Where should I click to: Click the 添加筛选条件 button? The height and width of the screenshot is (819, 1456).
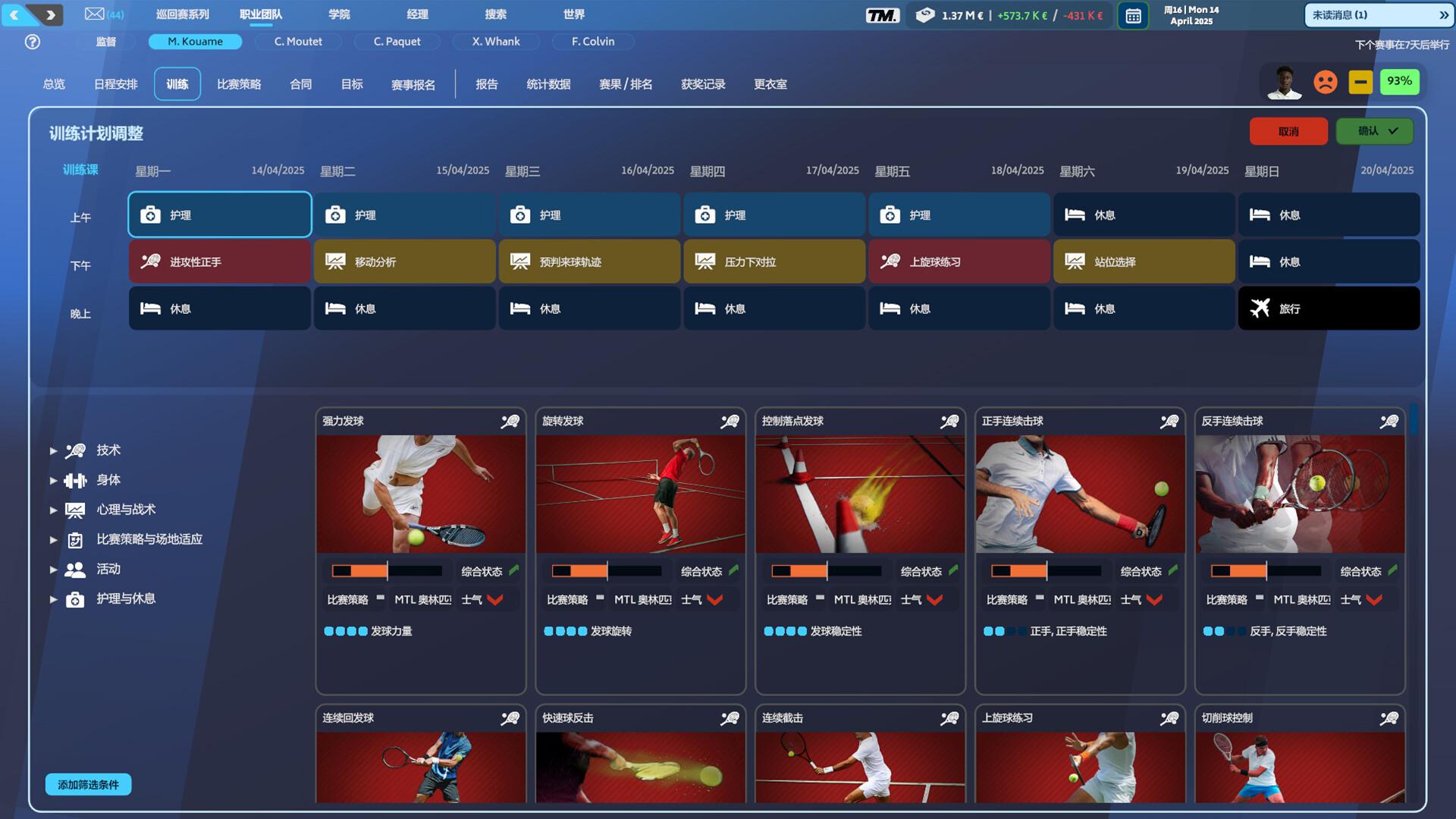[88, 785]
